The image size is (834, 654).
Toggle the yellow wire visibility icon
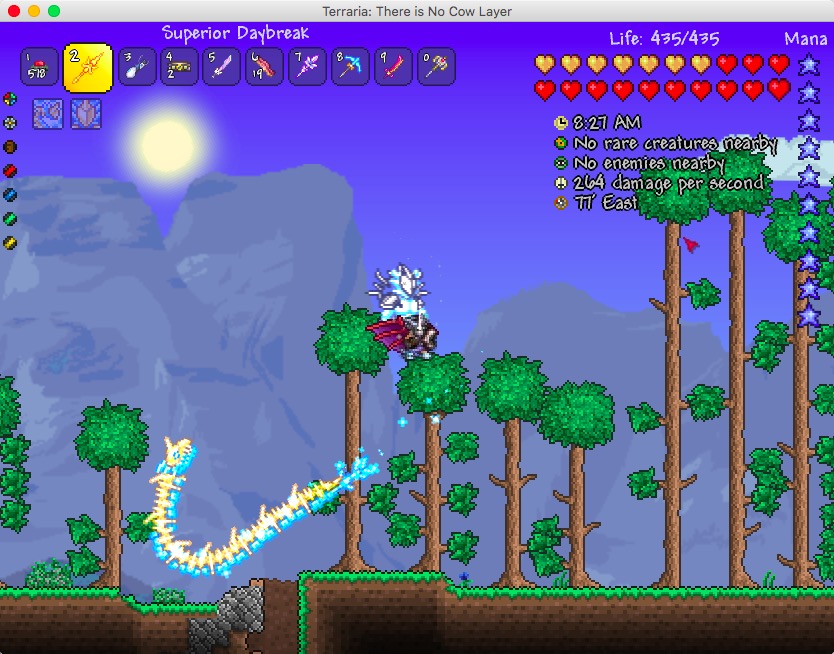(10, 243)
